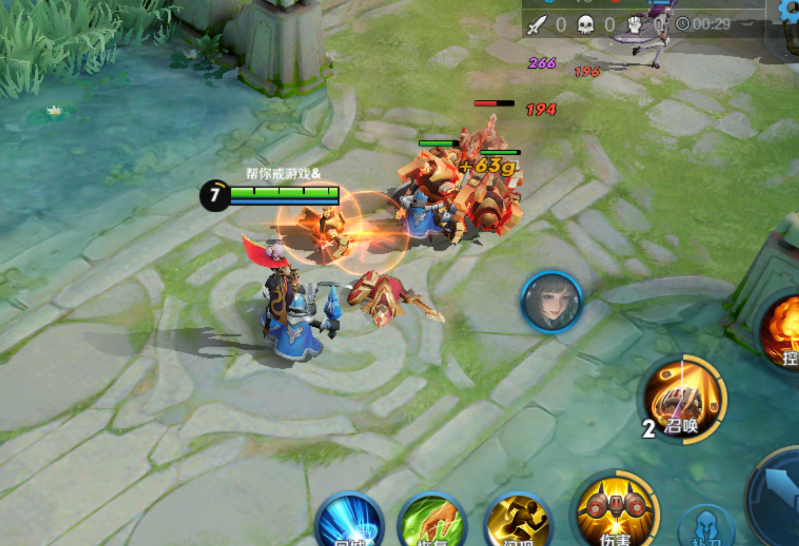Activate the damage (伤害) ability
This screenshot has height=546, width=799.
point(614,511)
